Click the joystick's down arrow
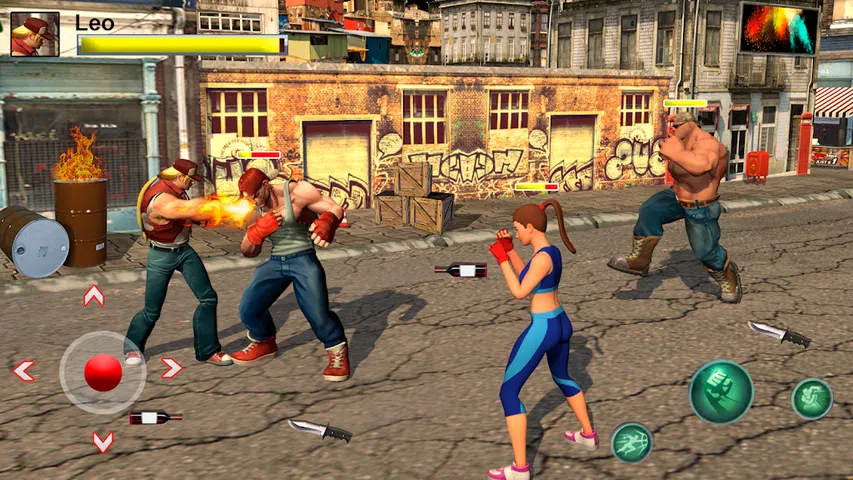 coord(102,441)
